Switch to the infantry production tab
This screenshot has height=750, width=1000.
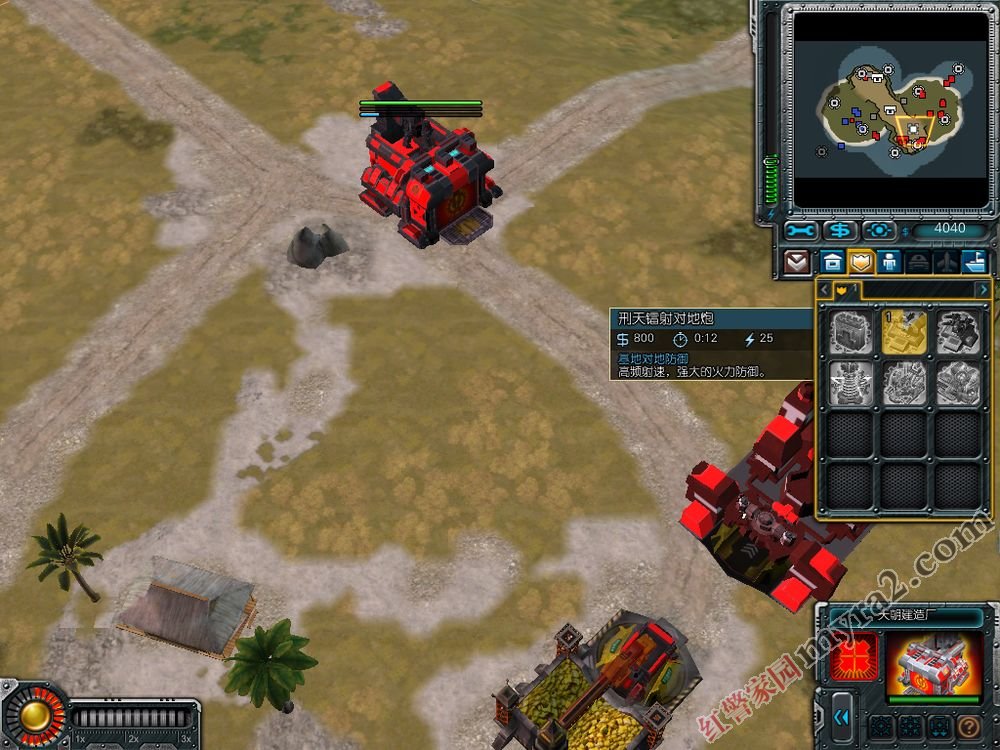point(889,263)
